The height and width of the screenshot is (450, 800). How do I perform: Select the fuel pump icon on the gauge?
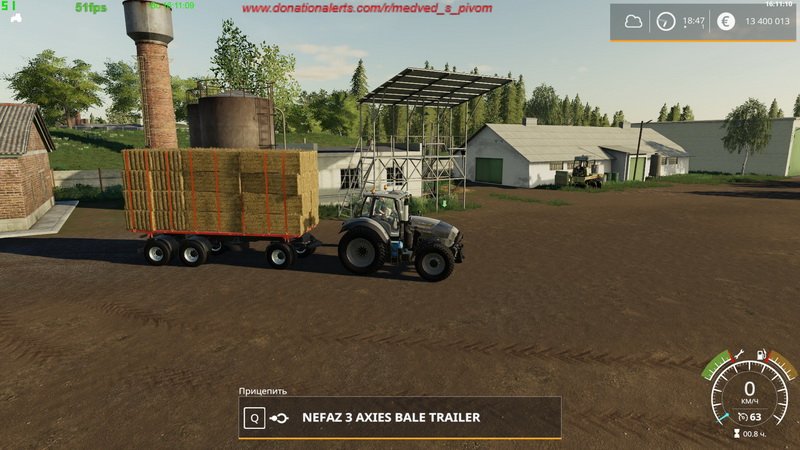pyautogui.click(x=762, y=354)
